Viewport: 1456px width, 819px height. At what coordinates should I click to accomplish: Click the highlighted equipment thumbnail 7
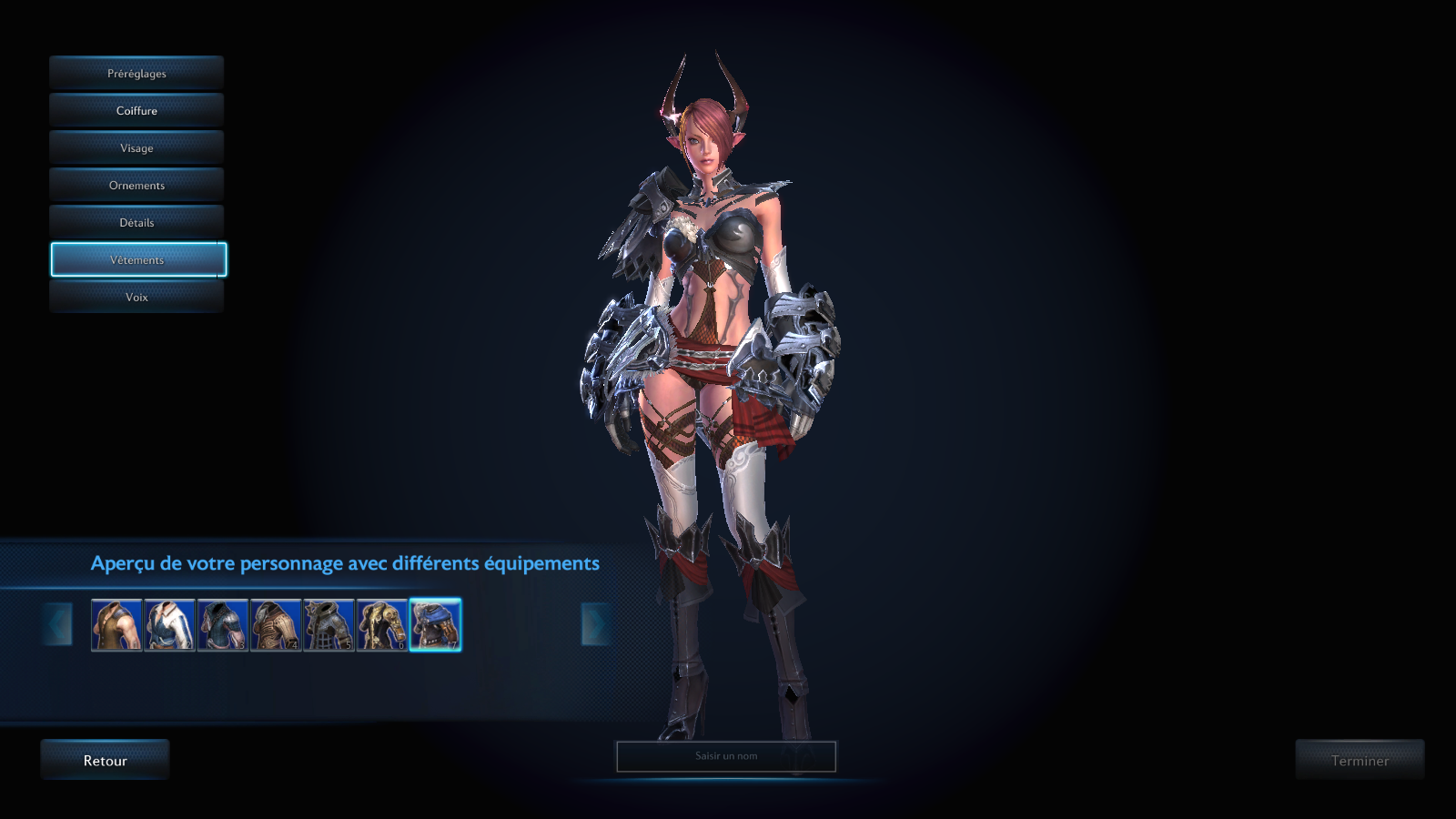pos(435,624)
